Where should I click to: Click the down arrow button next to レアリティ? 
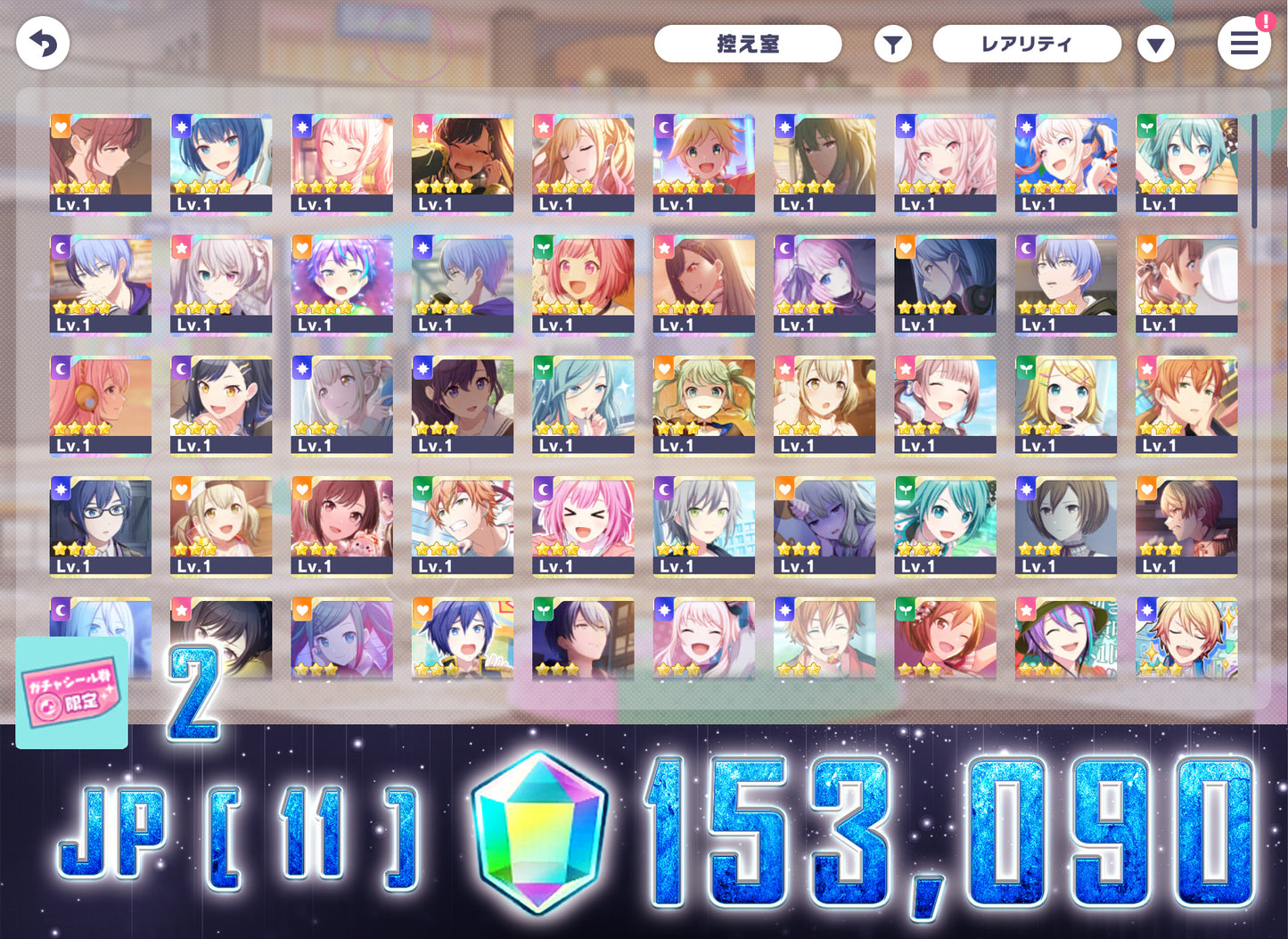pyautogui.click(x=1156, y=43)
